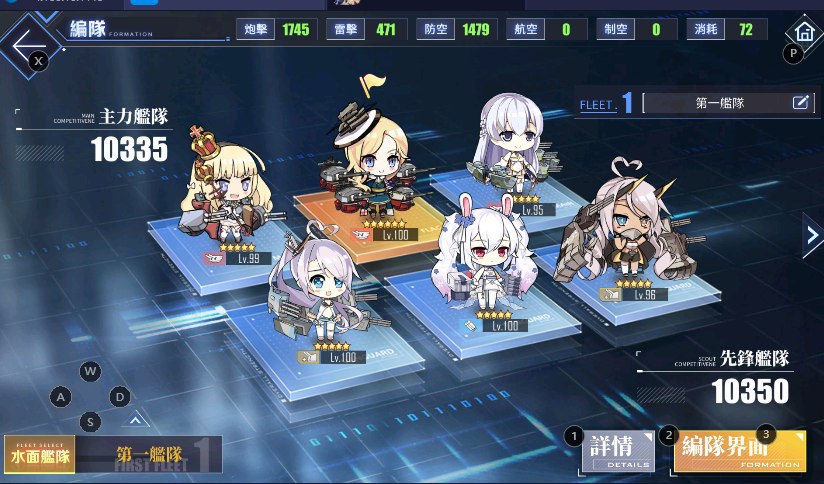Return to the home screen

[x=801, y=32]
